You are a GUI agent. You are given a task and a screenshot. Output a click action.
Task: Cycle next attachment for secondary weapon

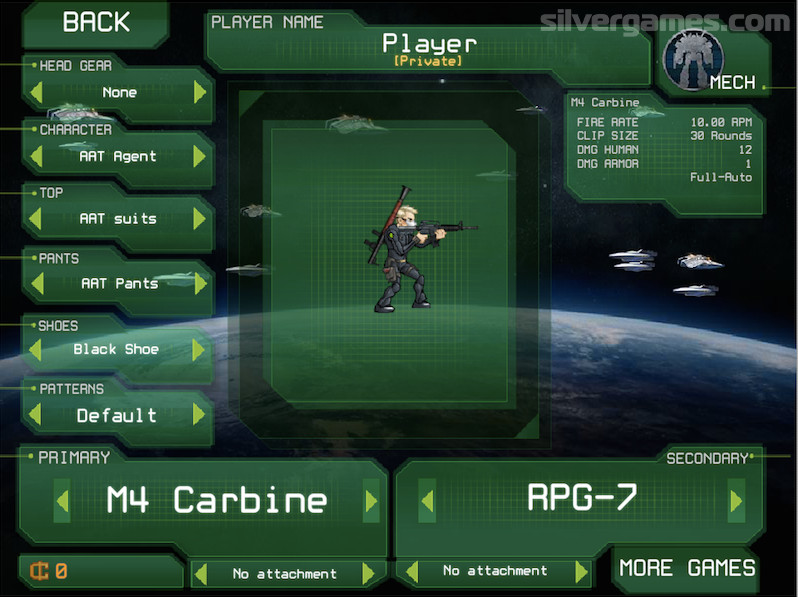point(581,572)
